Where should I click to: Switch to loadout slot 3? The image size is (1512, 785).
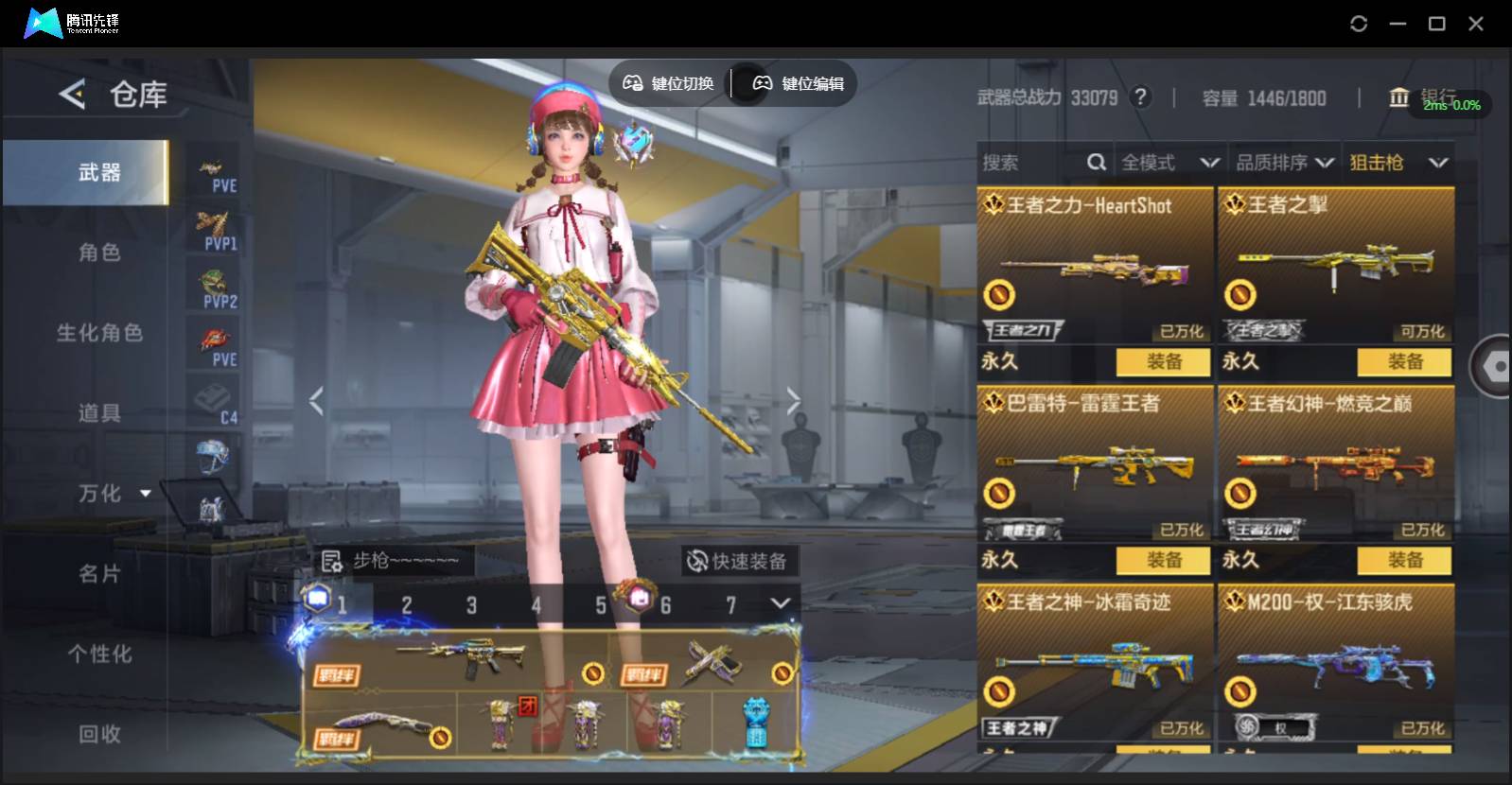pos(471,605)
